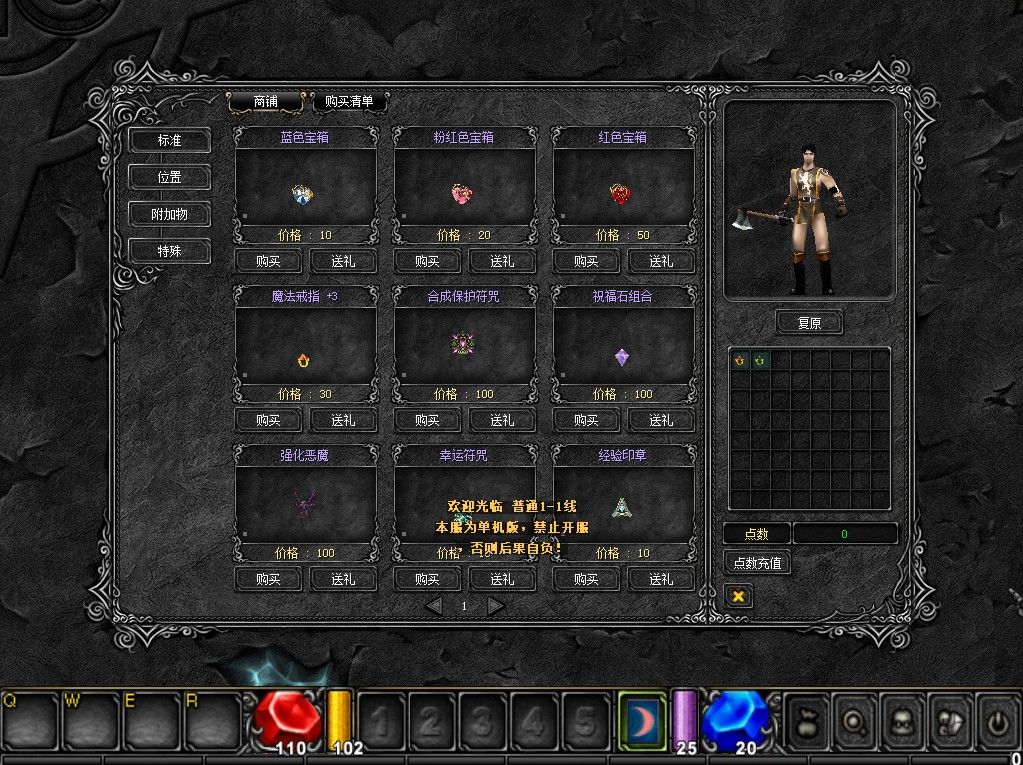Open 点数充值 to recharge points
Screen dimensions: 1023x765
[757, 563]
